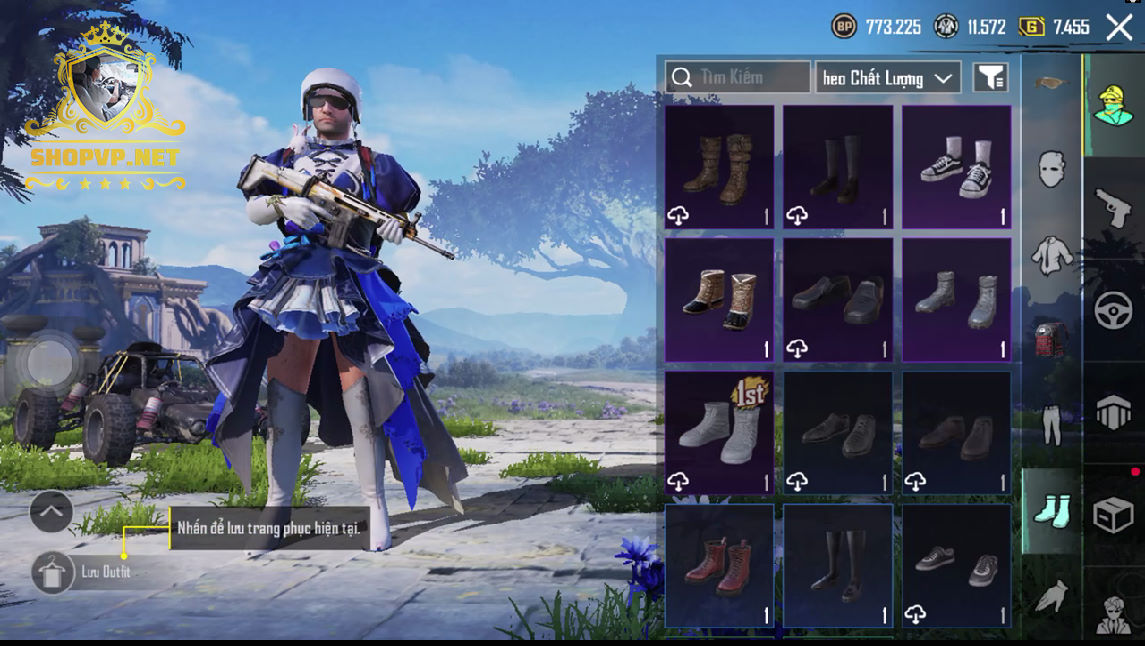This screenshot has height=646, width=1145.
Task: Select the brown buckled boots item
Action: coord(719,167)
